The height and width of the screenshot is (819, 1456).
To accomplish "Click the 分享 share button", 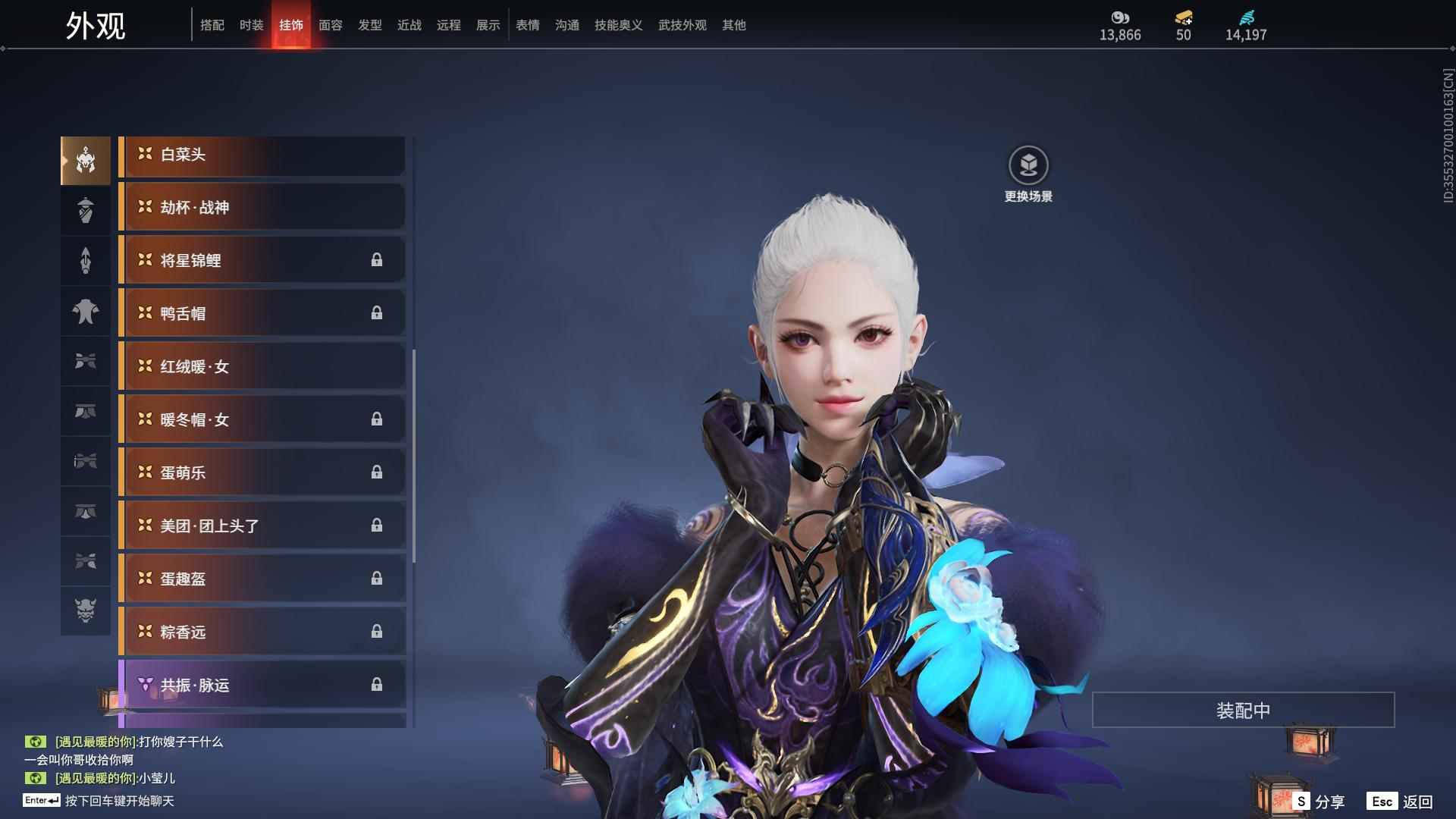I will point(1319,802).
